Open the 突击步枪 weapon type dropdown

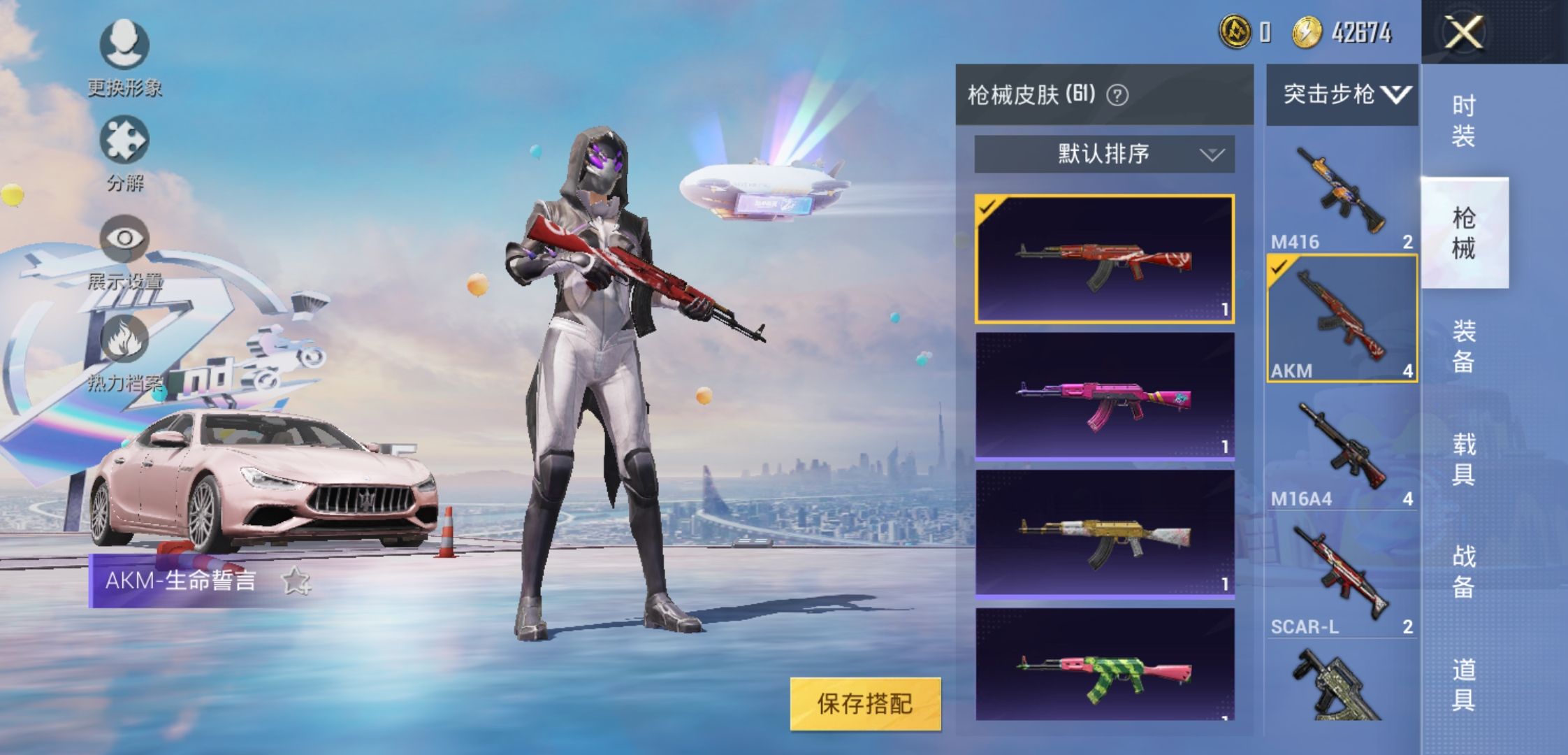1342,94
